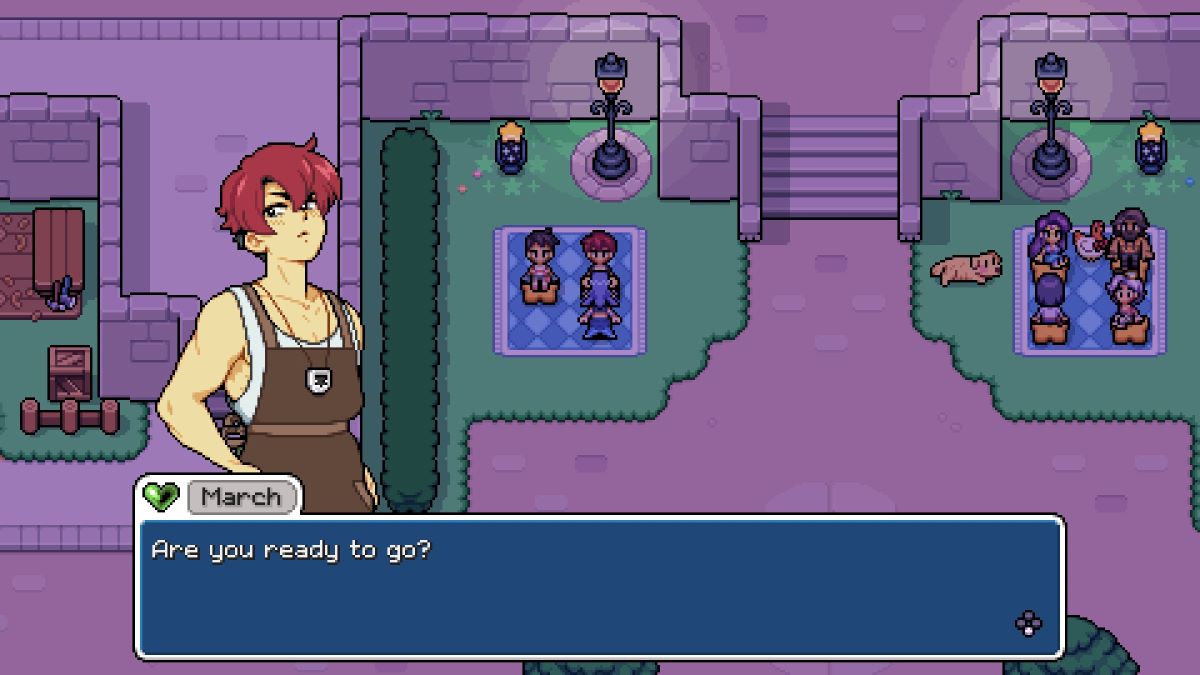Click the dialogue advance indicator icon

(x=1028, y=624)
